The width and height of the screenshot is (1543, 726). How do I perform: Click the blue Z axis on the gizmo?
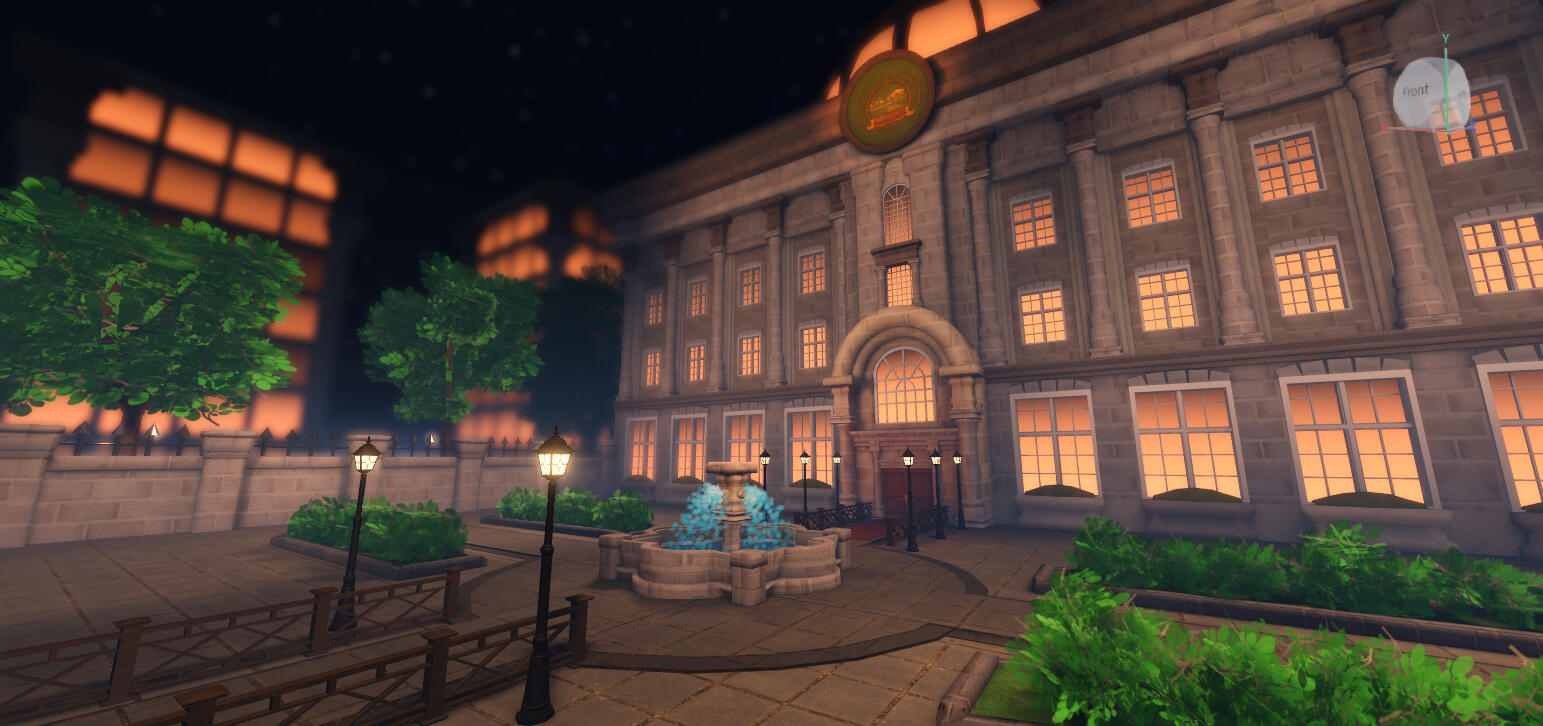point(1473,126)
